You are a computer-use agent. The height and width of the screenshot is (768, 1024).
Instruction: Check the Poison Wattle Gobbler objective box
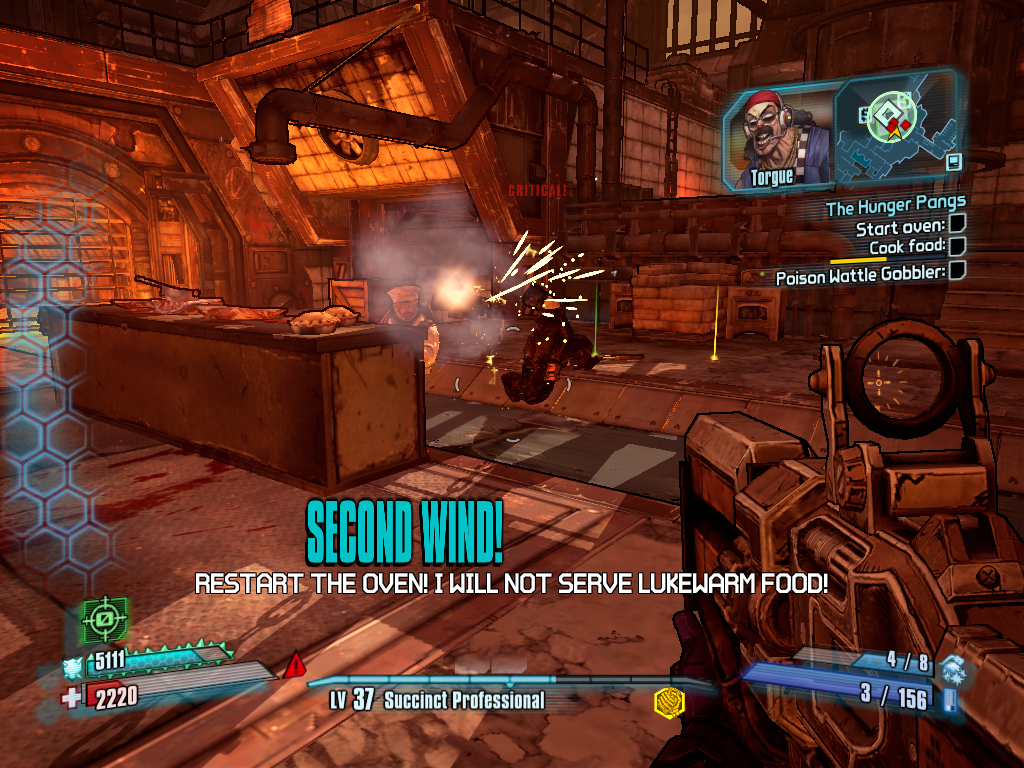pyautogui.click(x=956, y=270)
